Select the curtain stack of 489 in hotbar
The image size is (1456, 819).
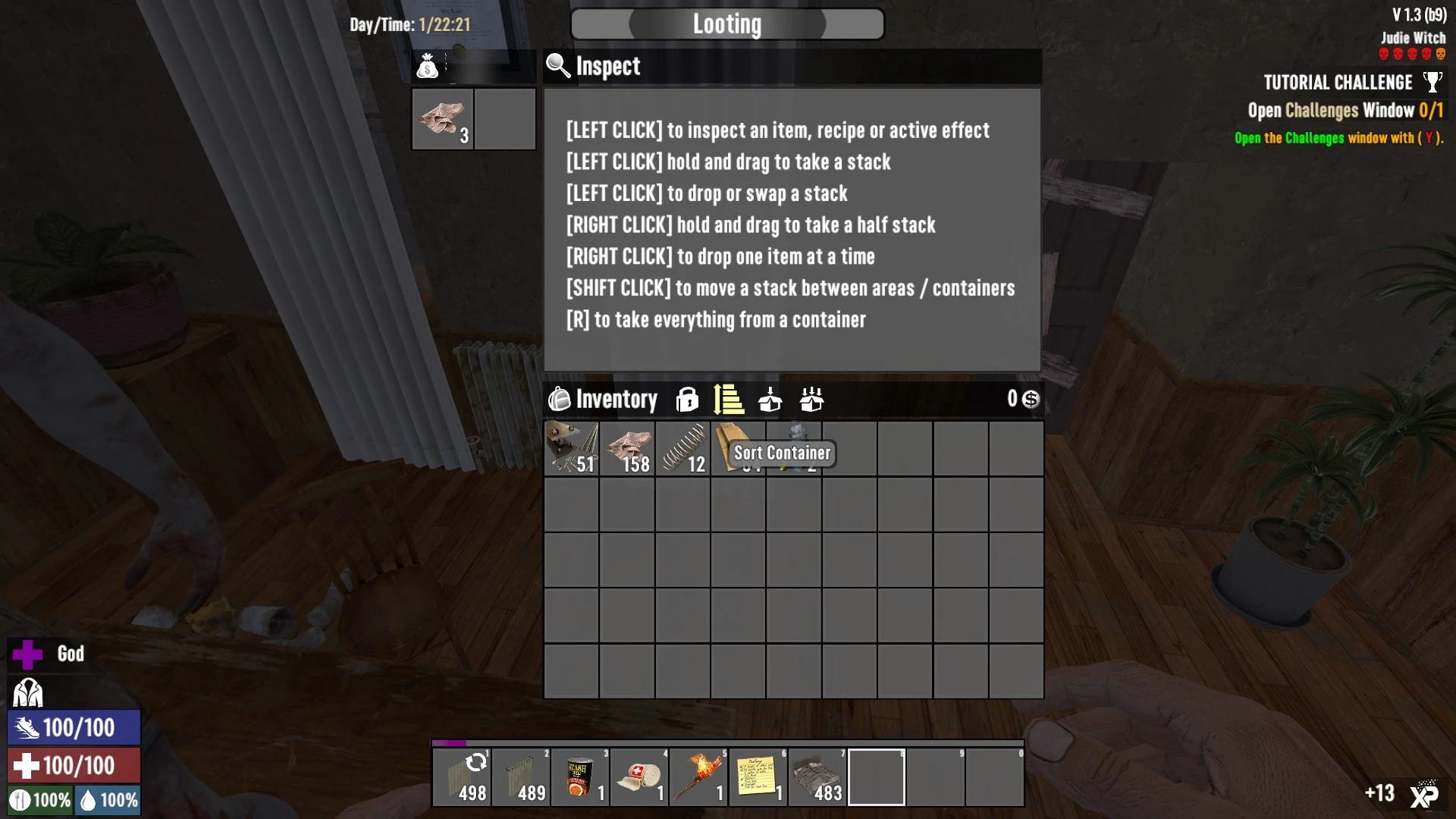point(521,777)
